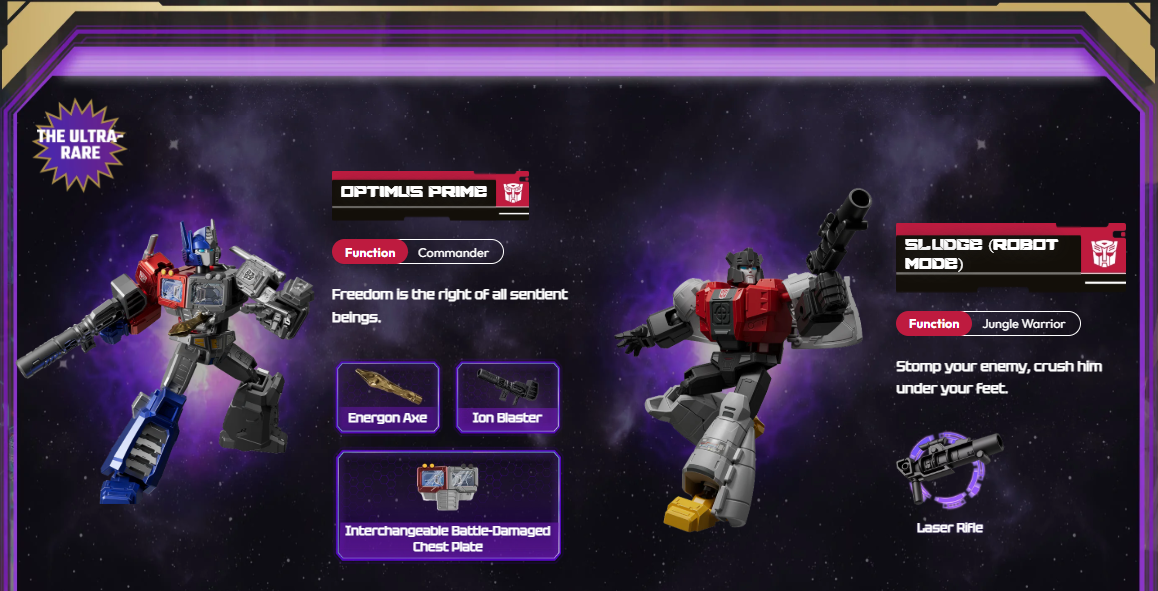Click Sludge's Jungle Warrior function pill

click(x=988, y=324)
